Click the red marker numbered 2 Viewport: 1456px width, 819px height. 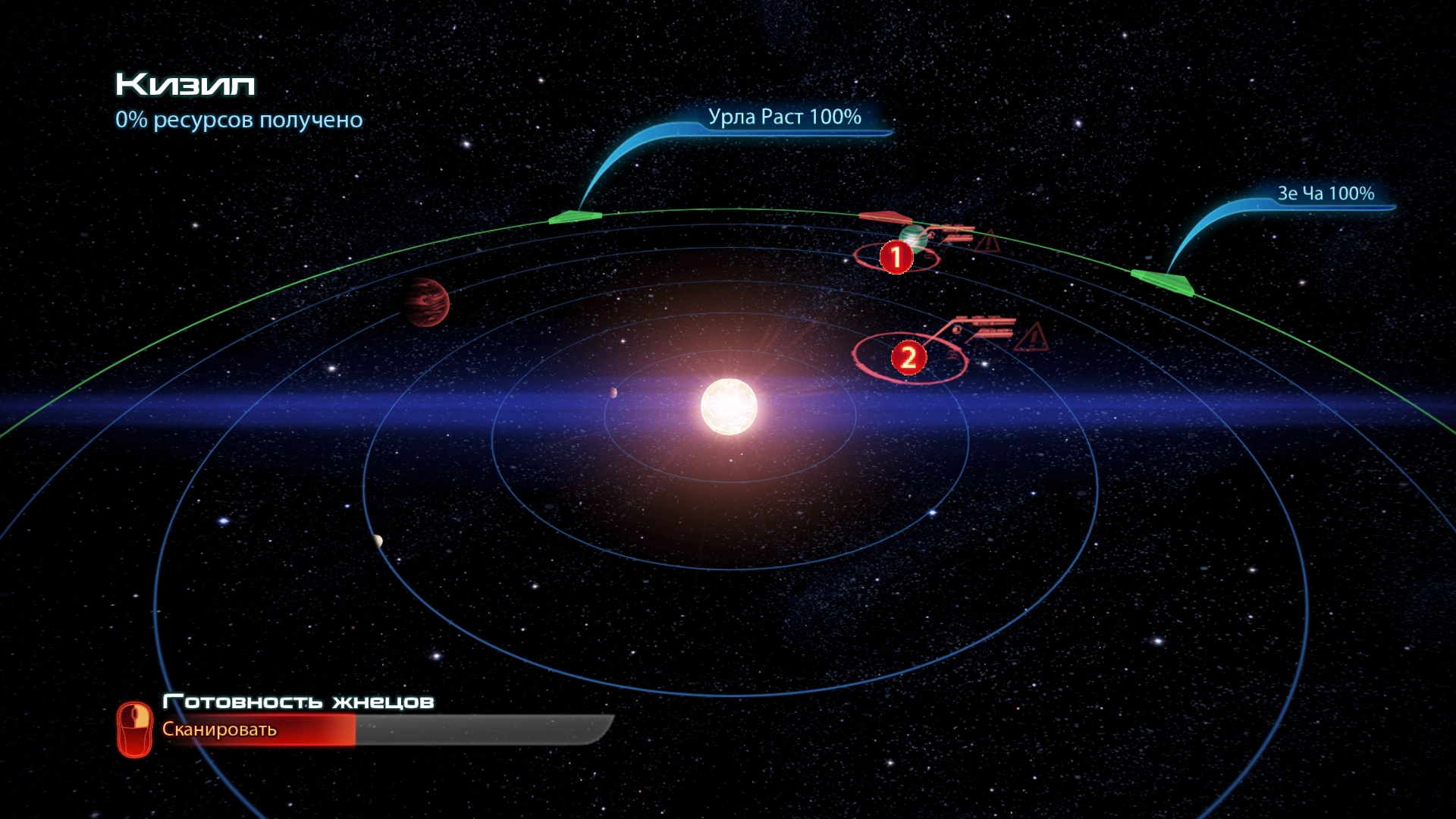pos(908,358)
